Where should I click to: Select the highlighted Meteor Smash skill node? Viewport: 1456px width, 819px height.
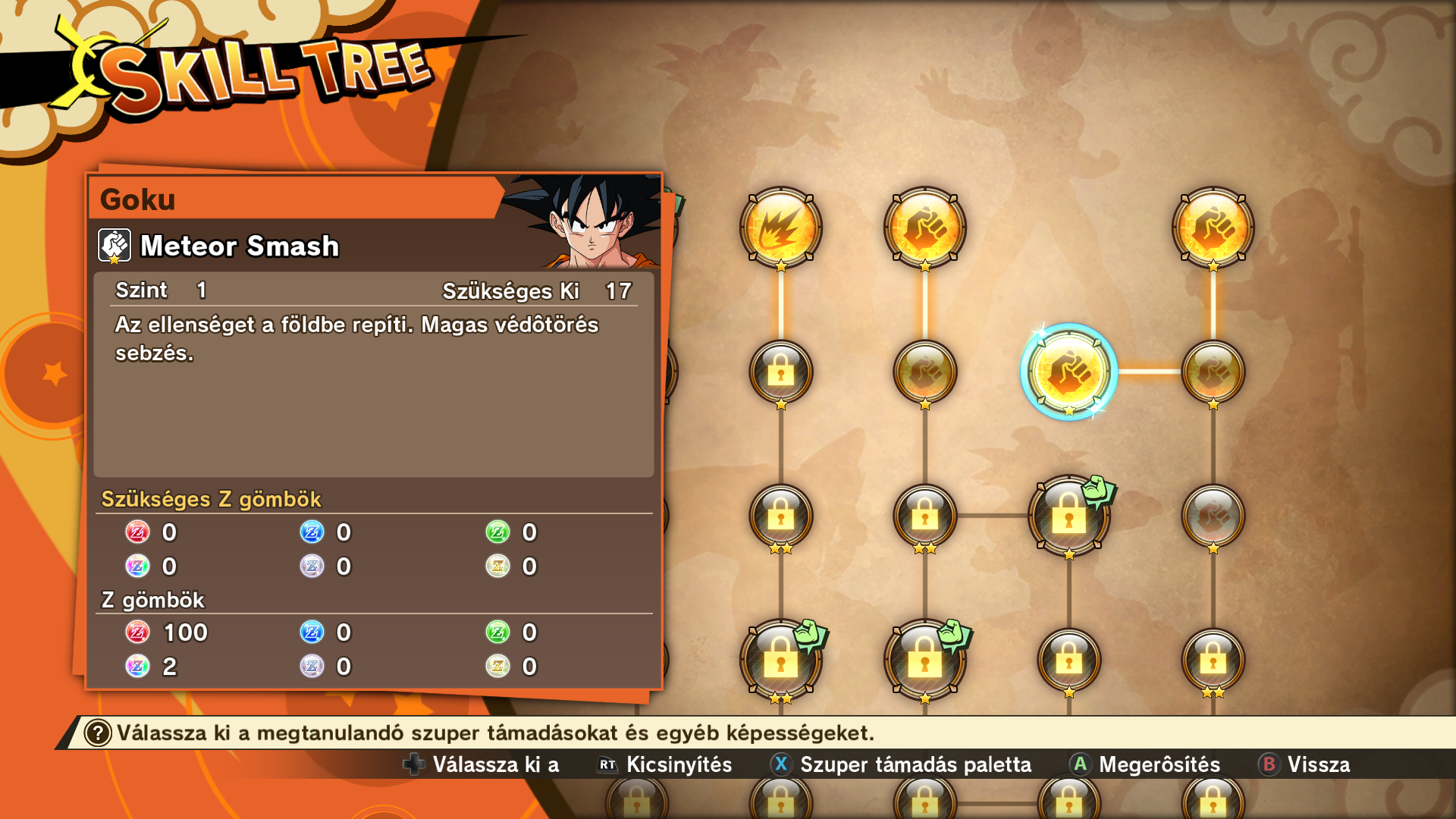(x=1068, y=372)
